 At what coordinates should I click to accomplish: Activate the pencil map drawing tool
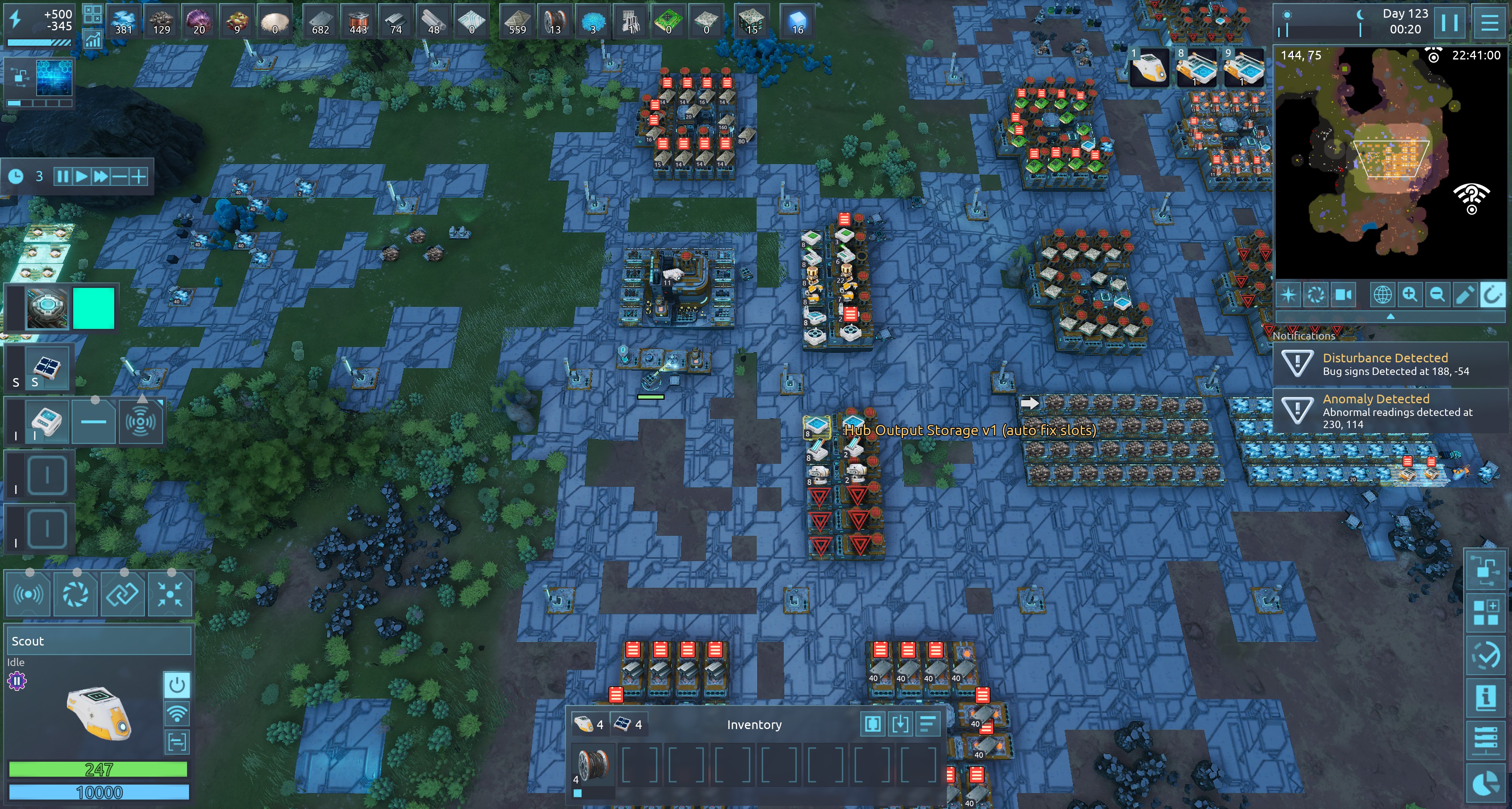pyautogui.click(x=1464, y=295)
